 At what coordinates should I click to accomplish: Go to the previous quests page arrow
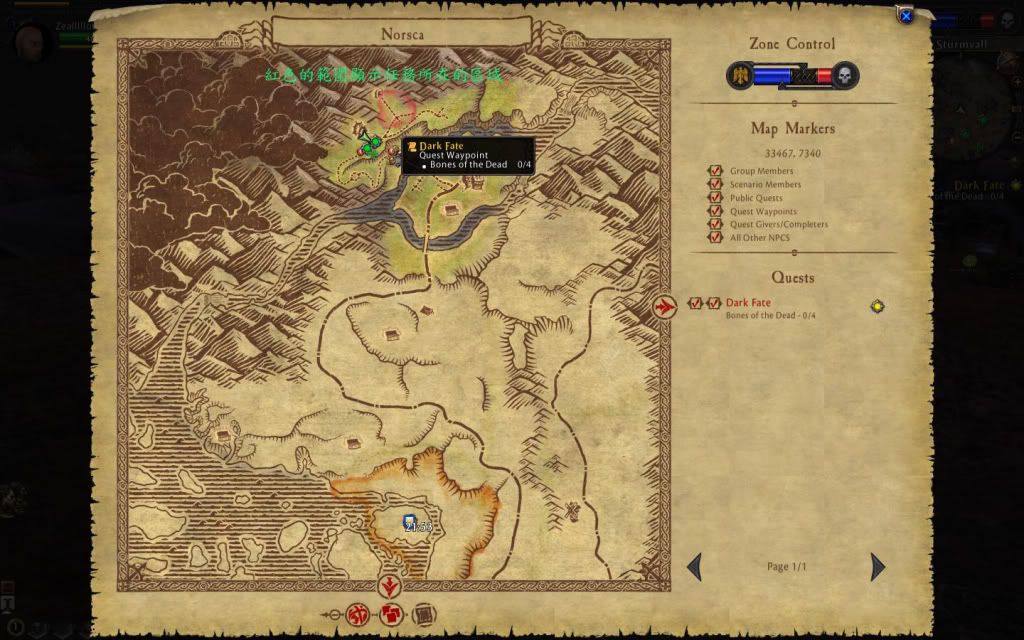pos(694,567)
